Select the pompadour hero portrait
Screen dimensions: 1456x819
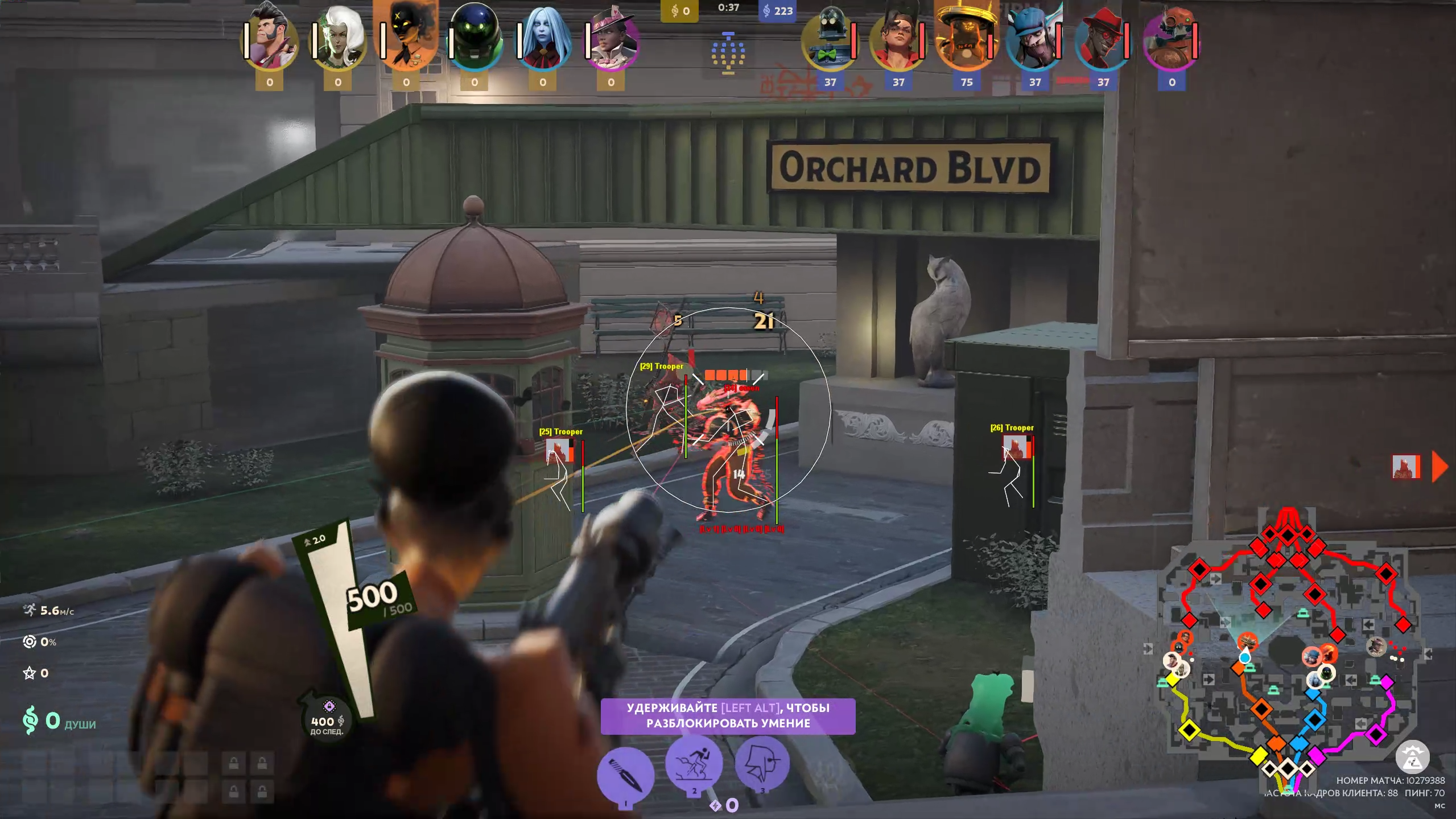270,38
